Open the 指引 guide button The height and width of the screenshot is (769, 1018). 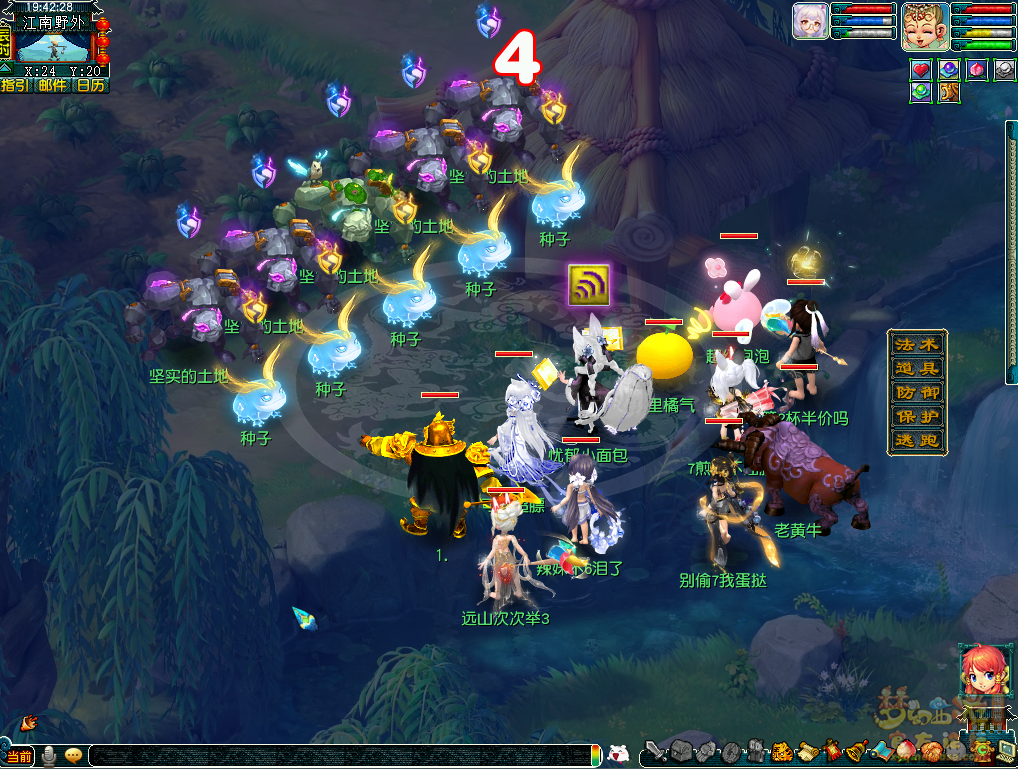click(x=15, y=86)
